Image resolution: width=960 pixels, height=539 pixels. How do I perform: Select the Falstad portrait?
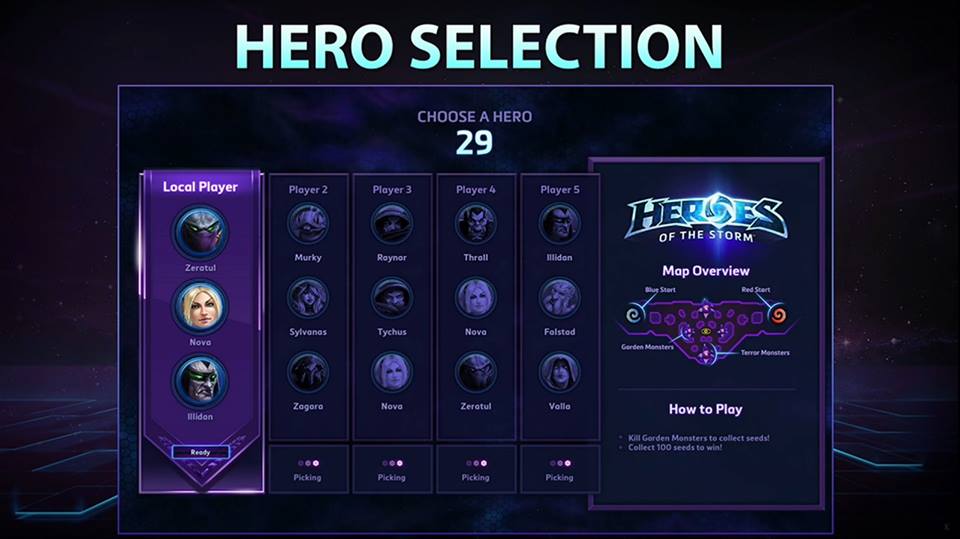point(560,298)
